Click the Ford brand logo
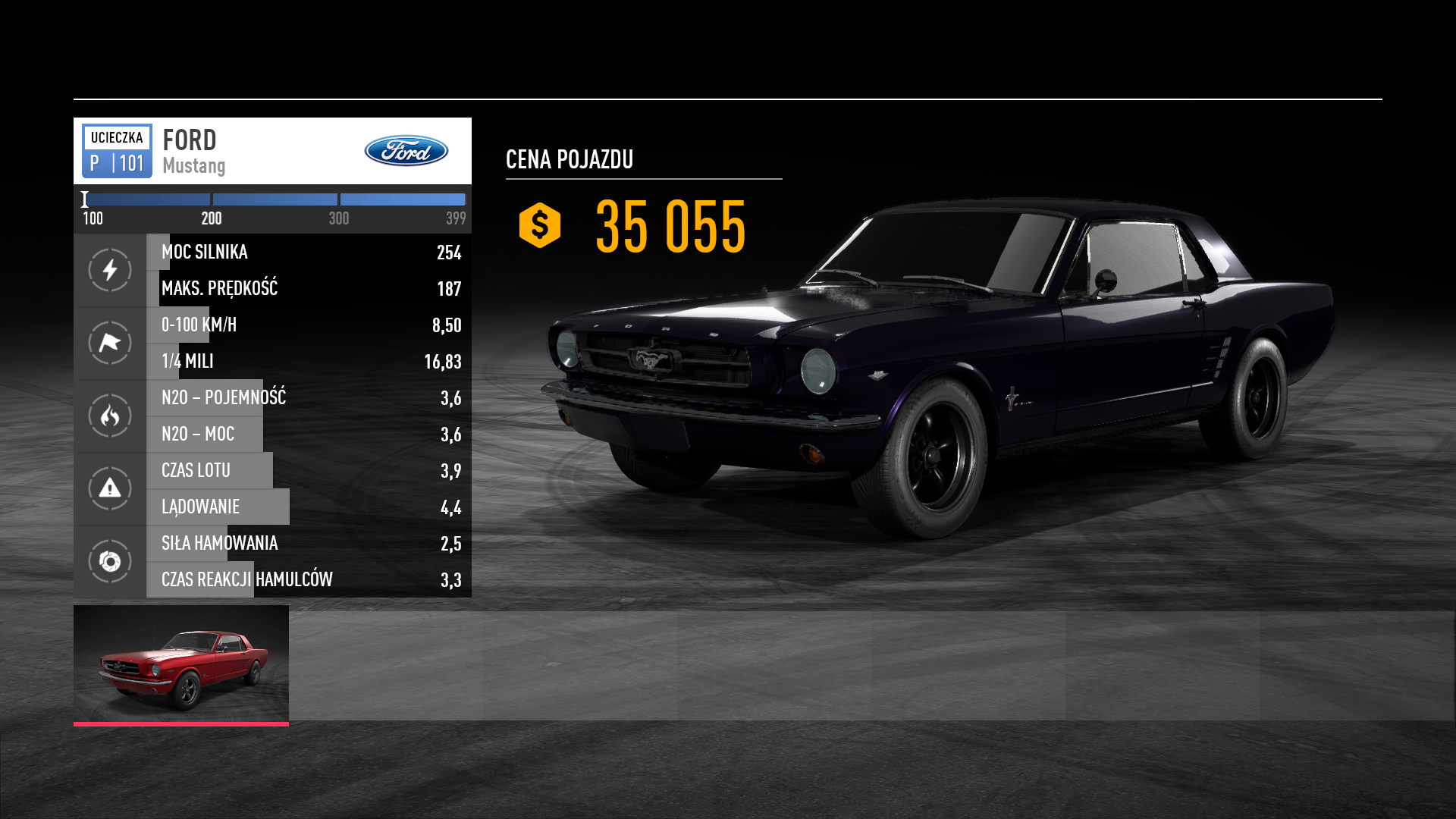The width and height of the screenshot is (1456, 819). [x=406, y=151]
